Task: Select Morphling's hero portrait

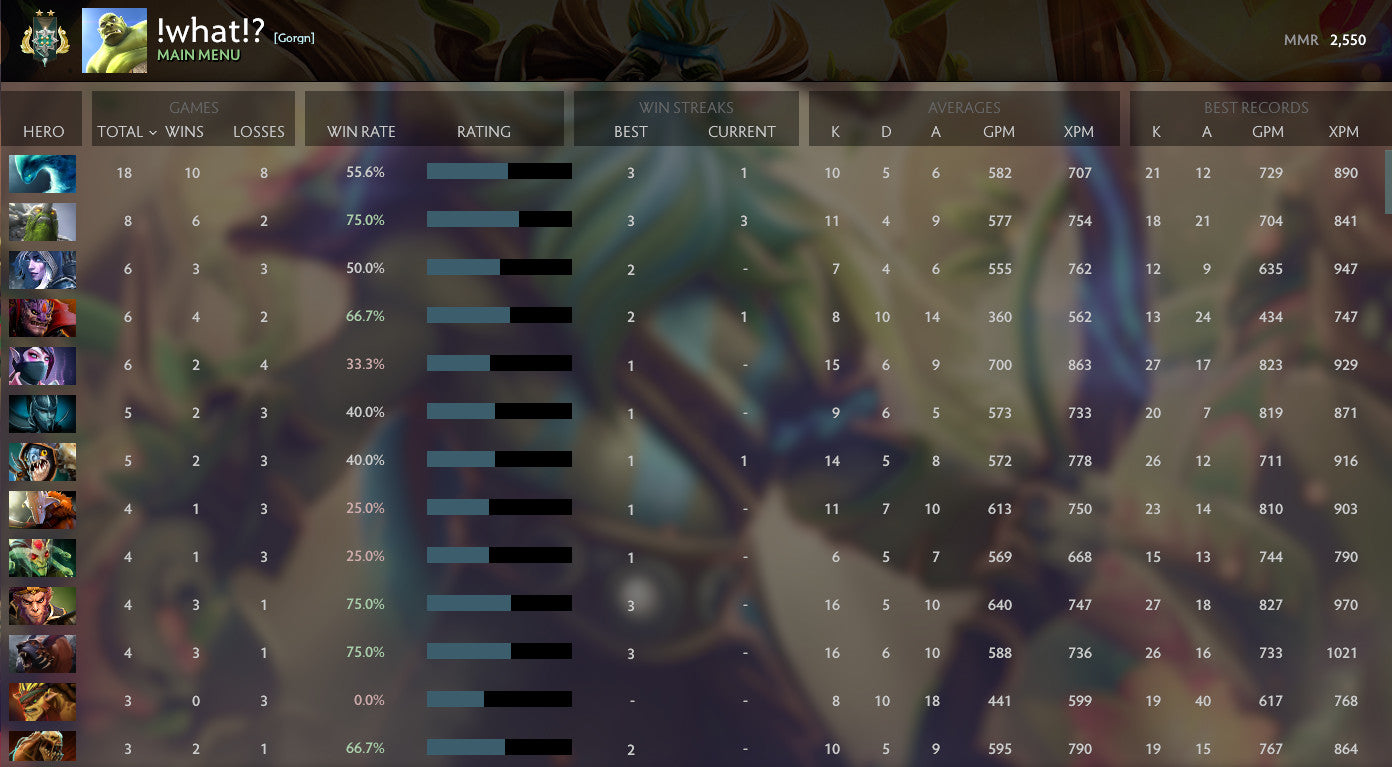Action: tap(42, 173)
